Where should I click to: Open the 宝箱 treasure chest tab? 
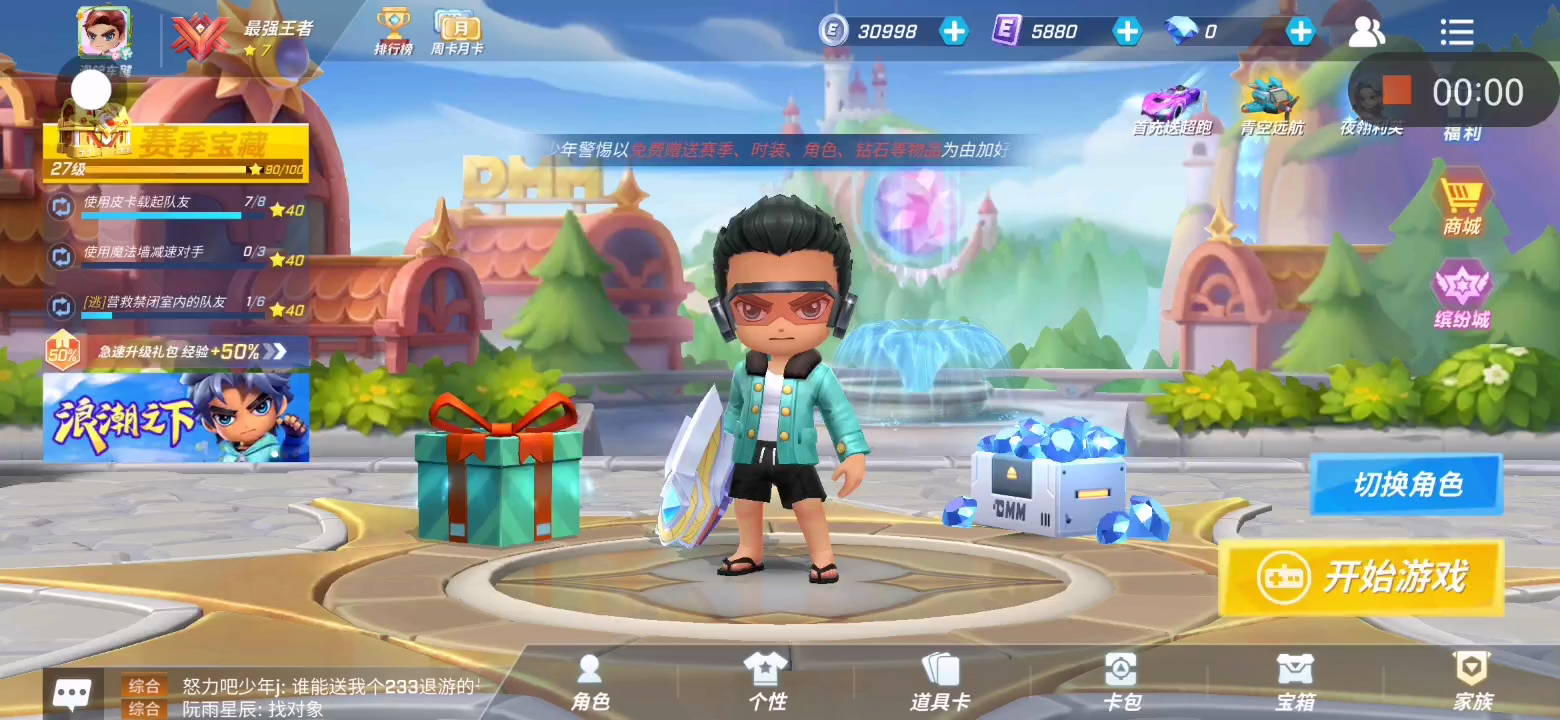[x=1295, y=683]
